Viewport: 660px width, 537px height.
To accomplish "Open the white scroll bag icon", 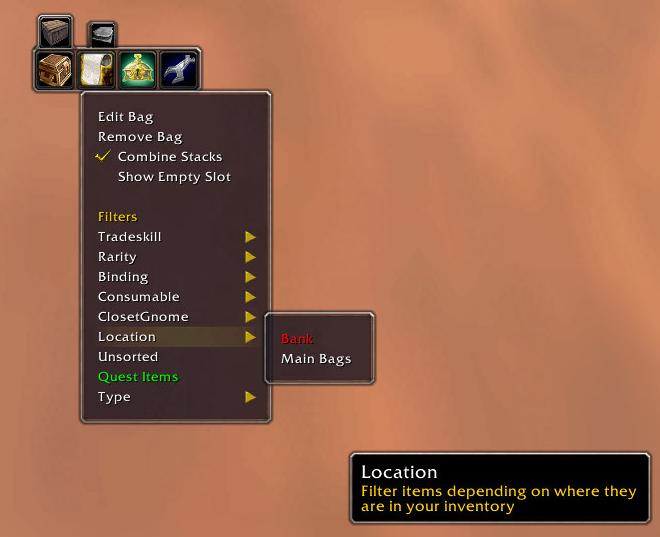I will [97, 70].
